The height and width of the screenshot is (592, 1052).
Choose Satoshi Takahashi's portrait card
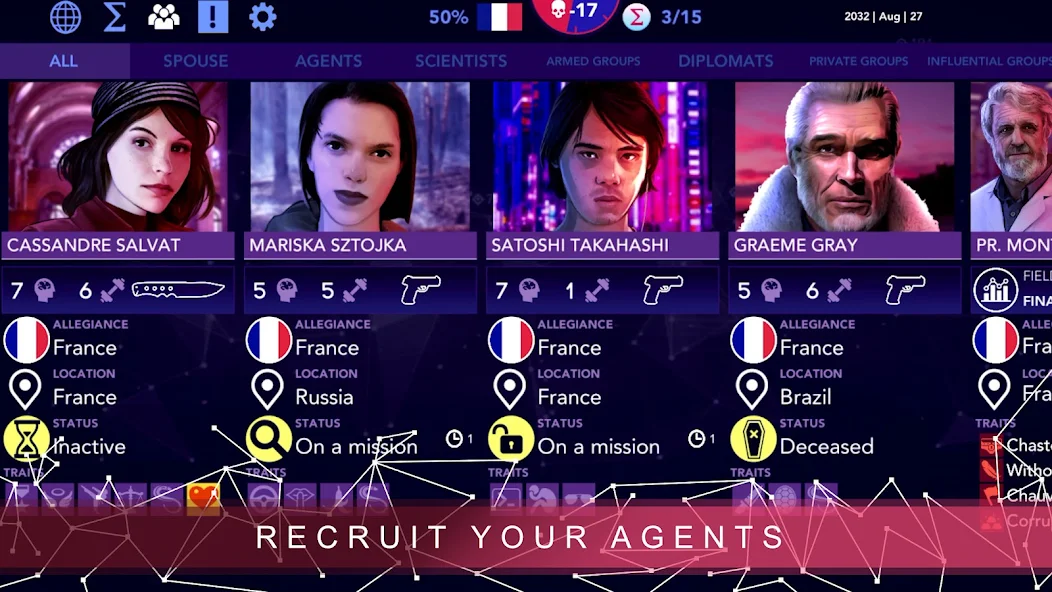click(x=602, y=157)
